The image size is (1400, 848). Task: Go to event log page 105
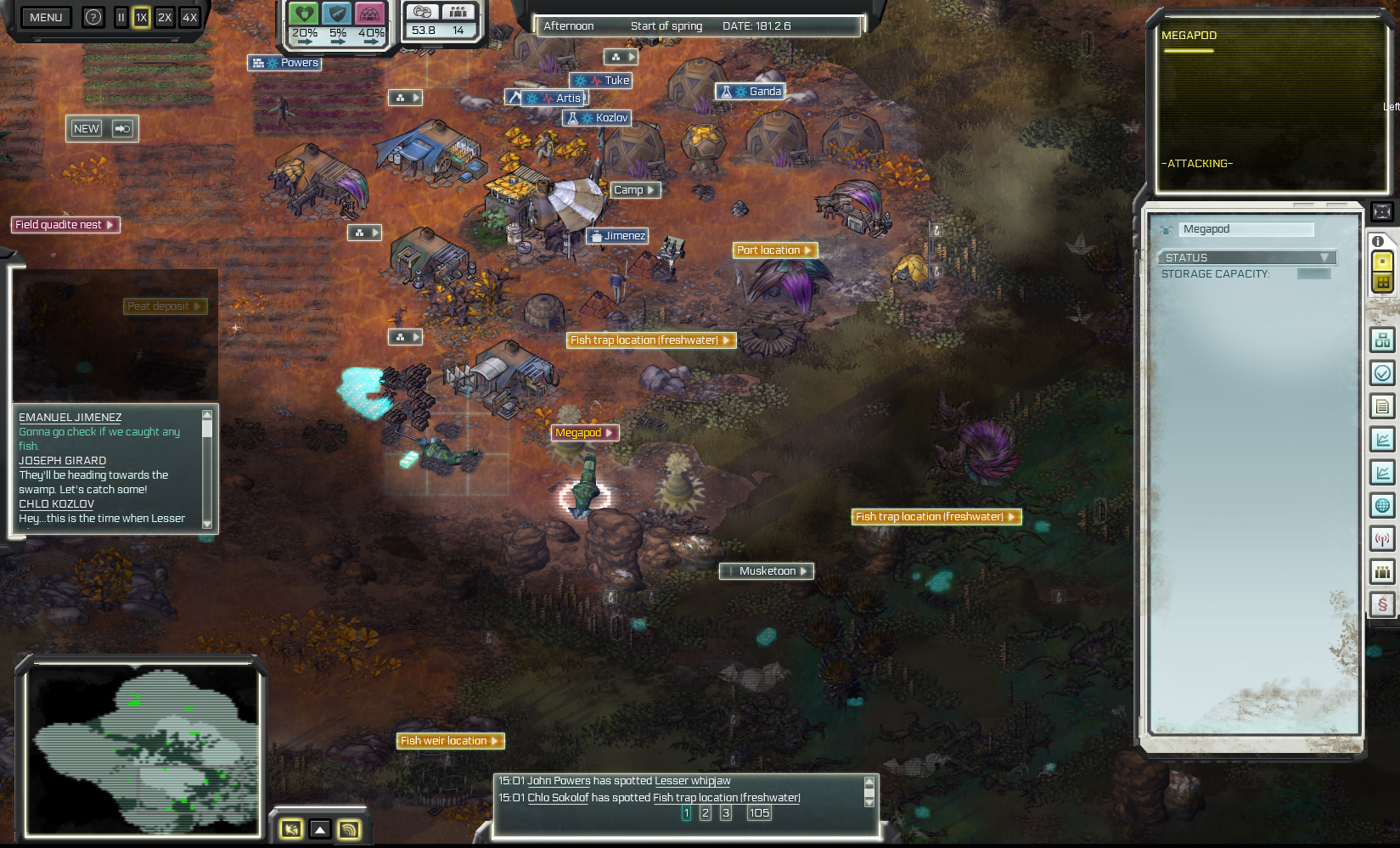[x=758, y=812]
